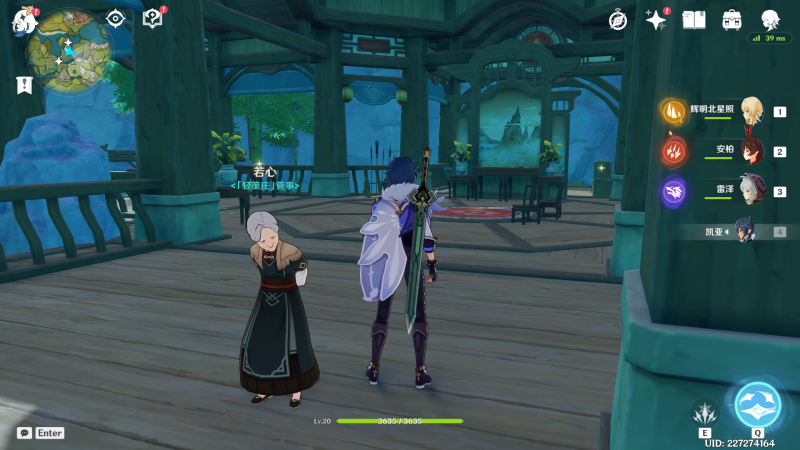800x450 pixels.
Task: Open the chat speech bubble icon
Action: [24, 433]
